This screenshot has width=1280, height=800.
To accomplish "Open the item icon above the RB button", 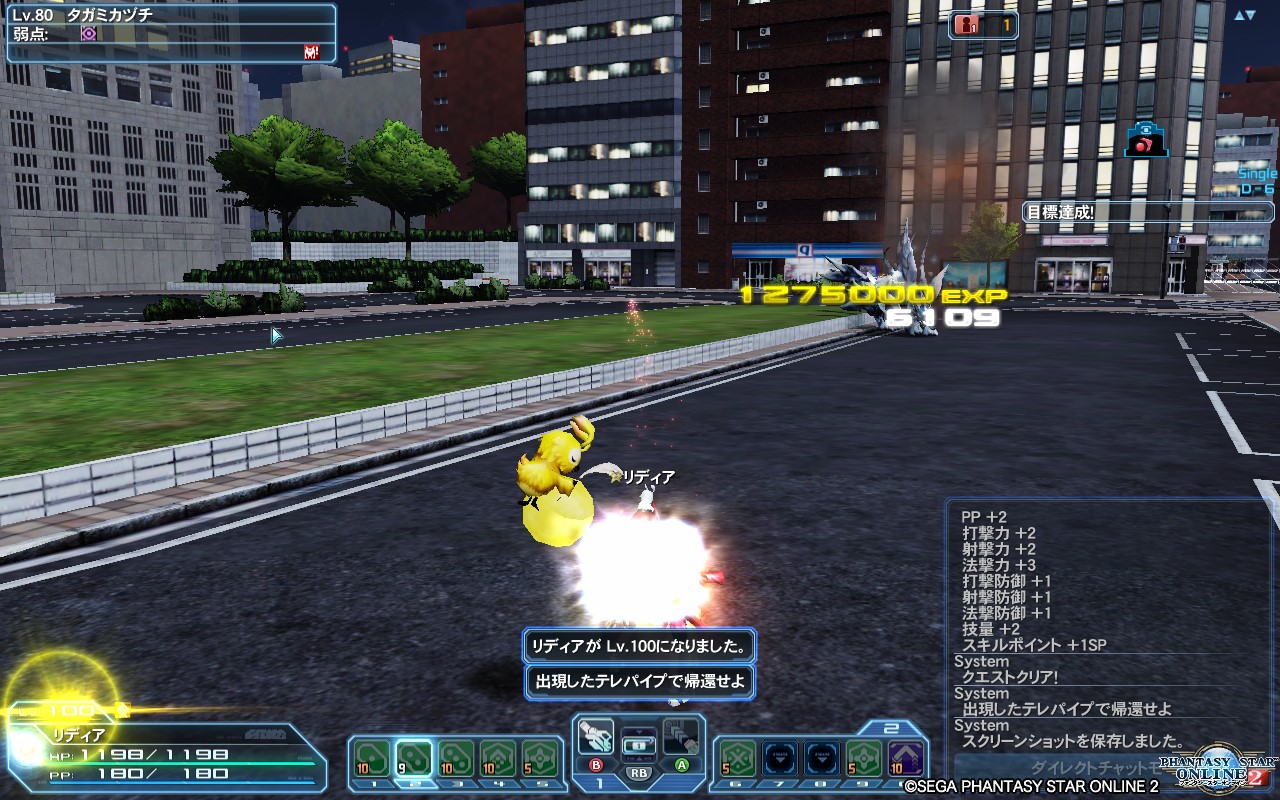I will pyautogui.click(x=639, y=745).
